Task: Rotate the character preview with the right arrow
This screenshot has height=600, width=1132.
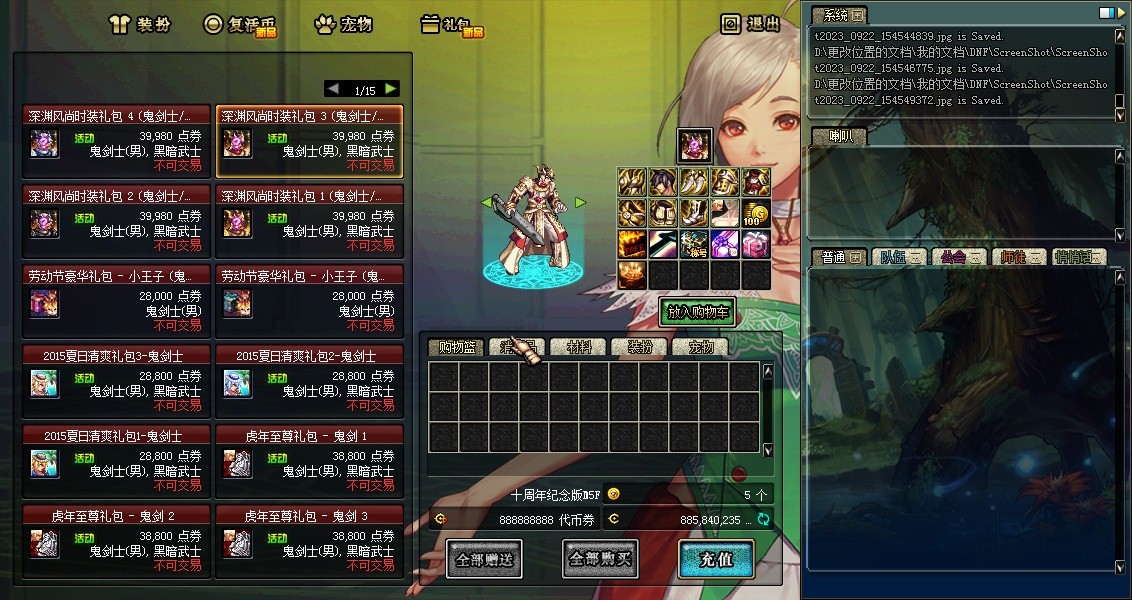Action: 580,203
